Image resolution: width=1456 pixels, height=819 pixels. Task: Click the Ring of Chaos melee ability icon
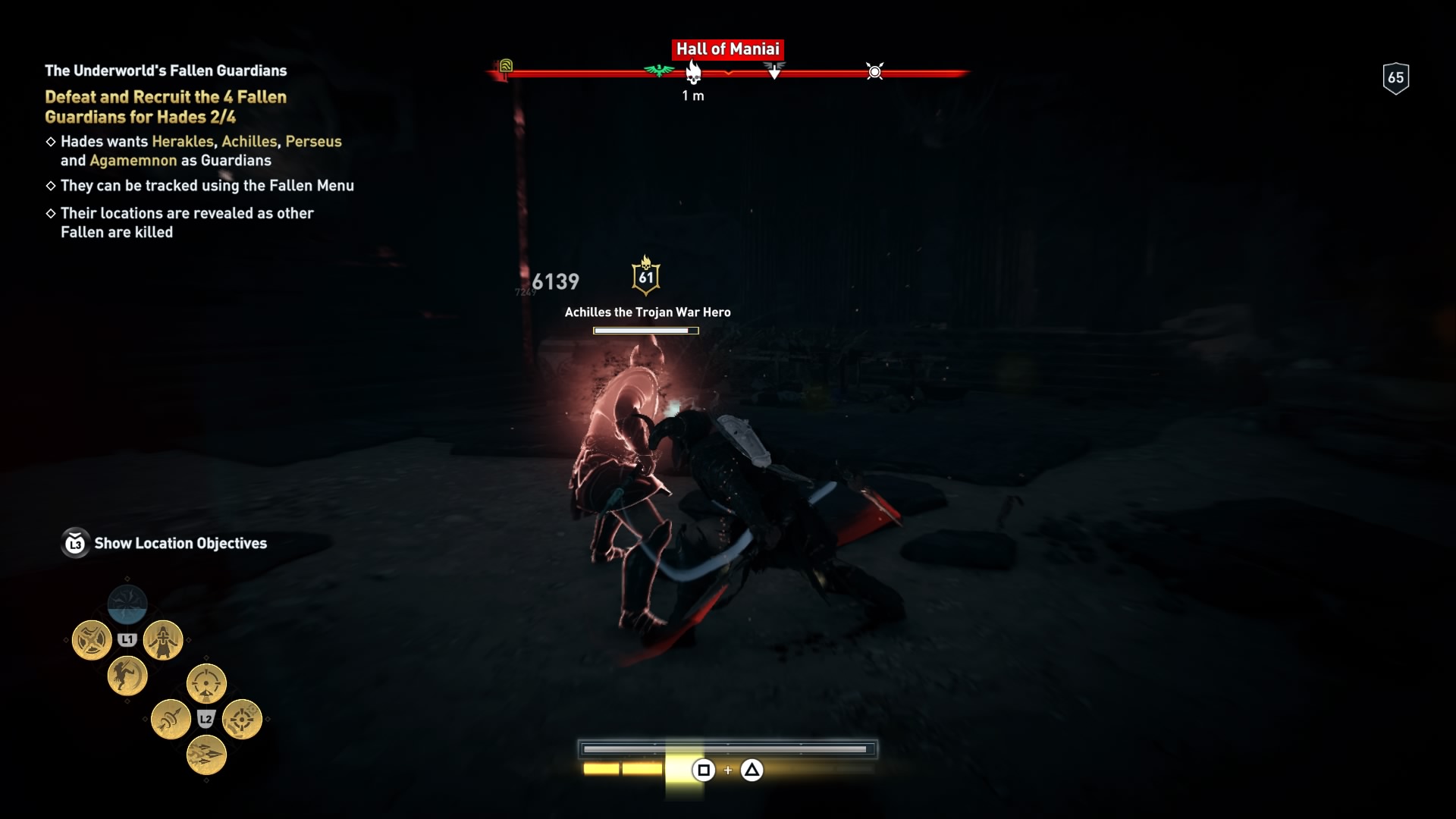coord(91,639)
